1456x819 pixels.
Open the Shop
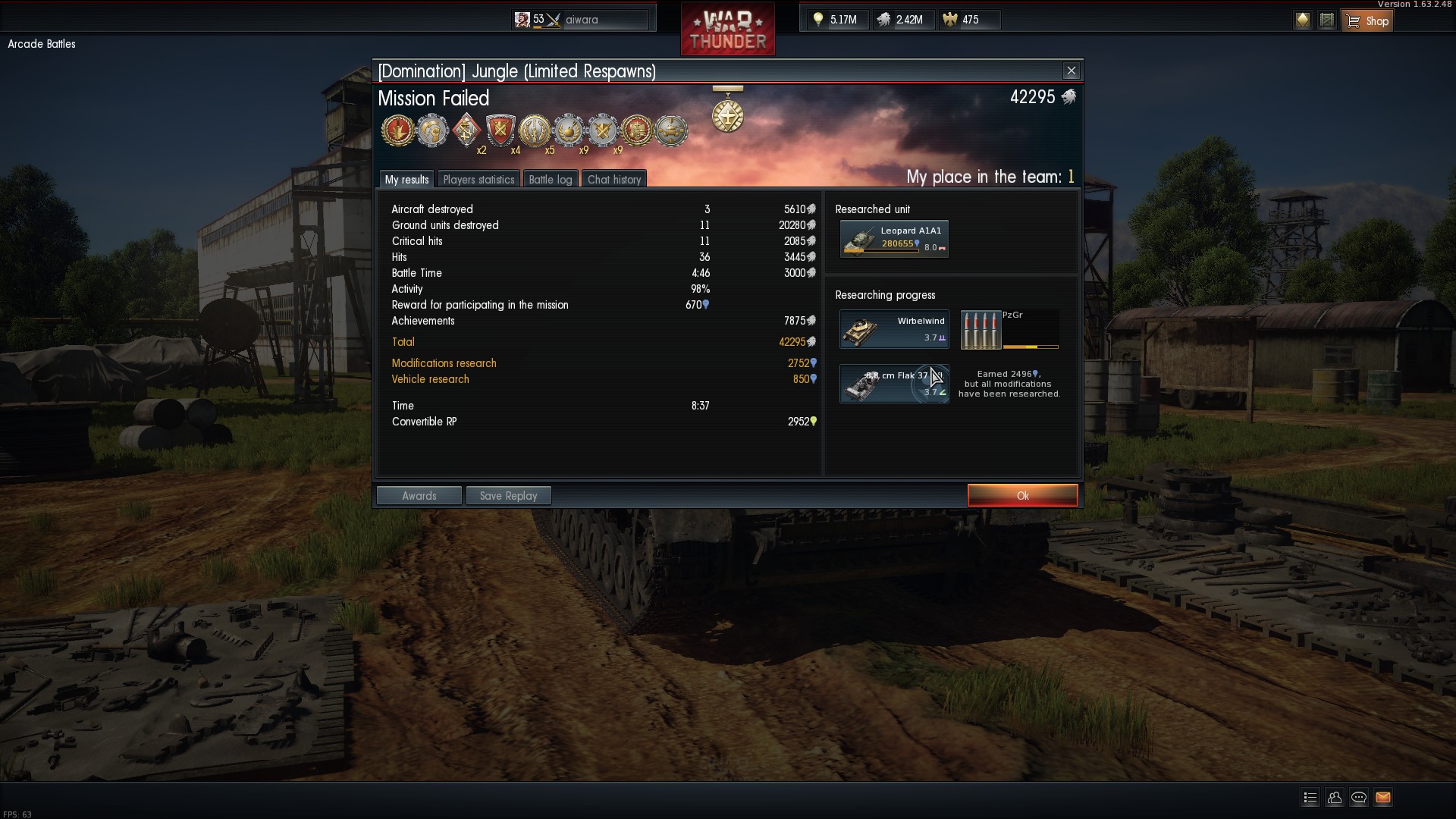pos(1367,20)
